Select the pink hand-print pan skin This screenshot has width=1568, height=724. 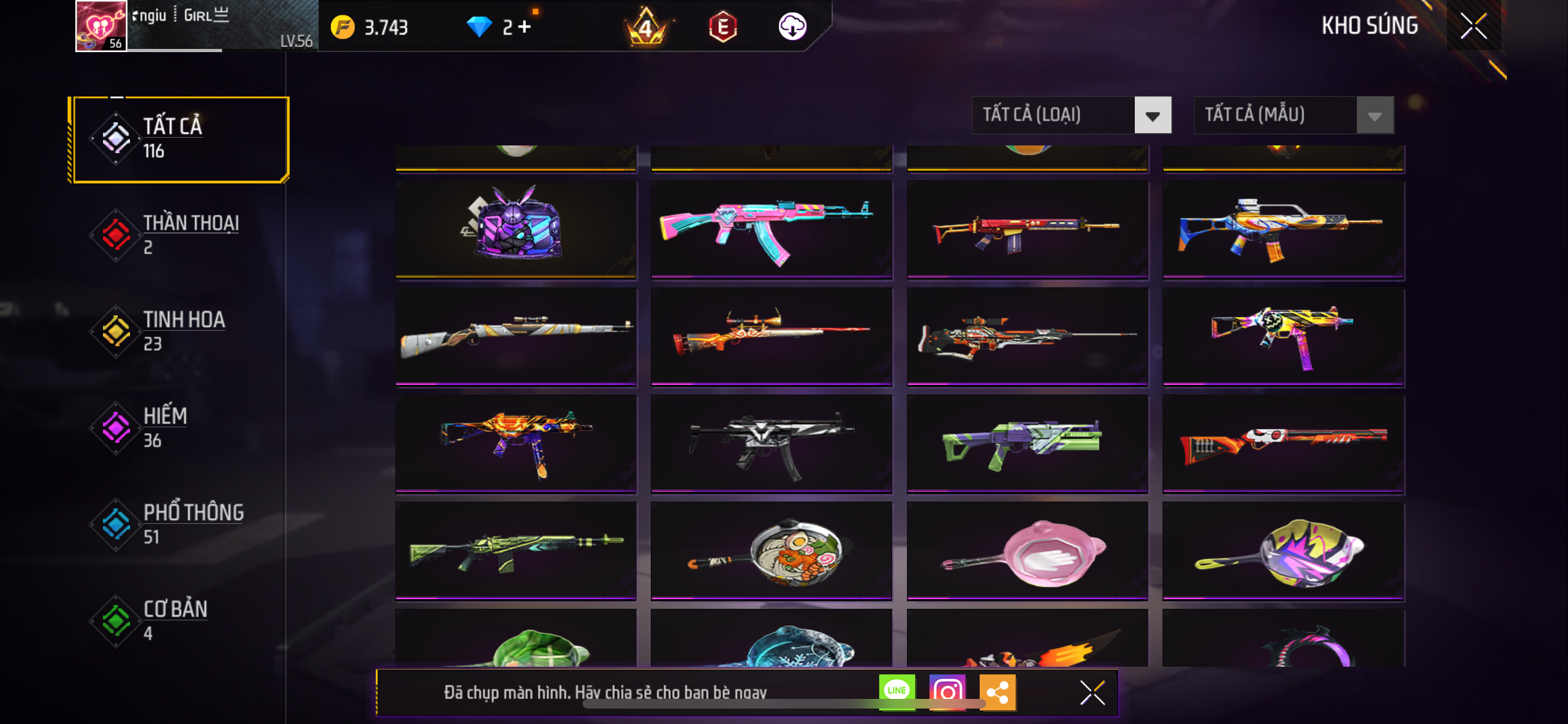1027,552
